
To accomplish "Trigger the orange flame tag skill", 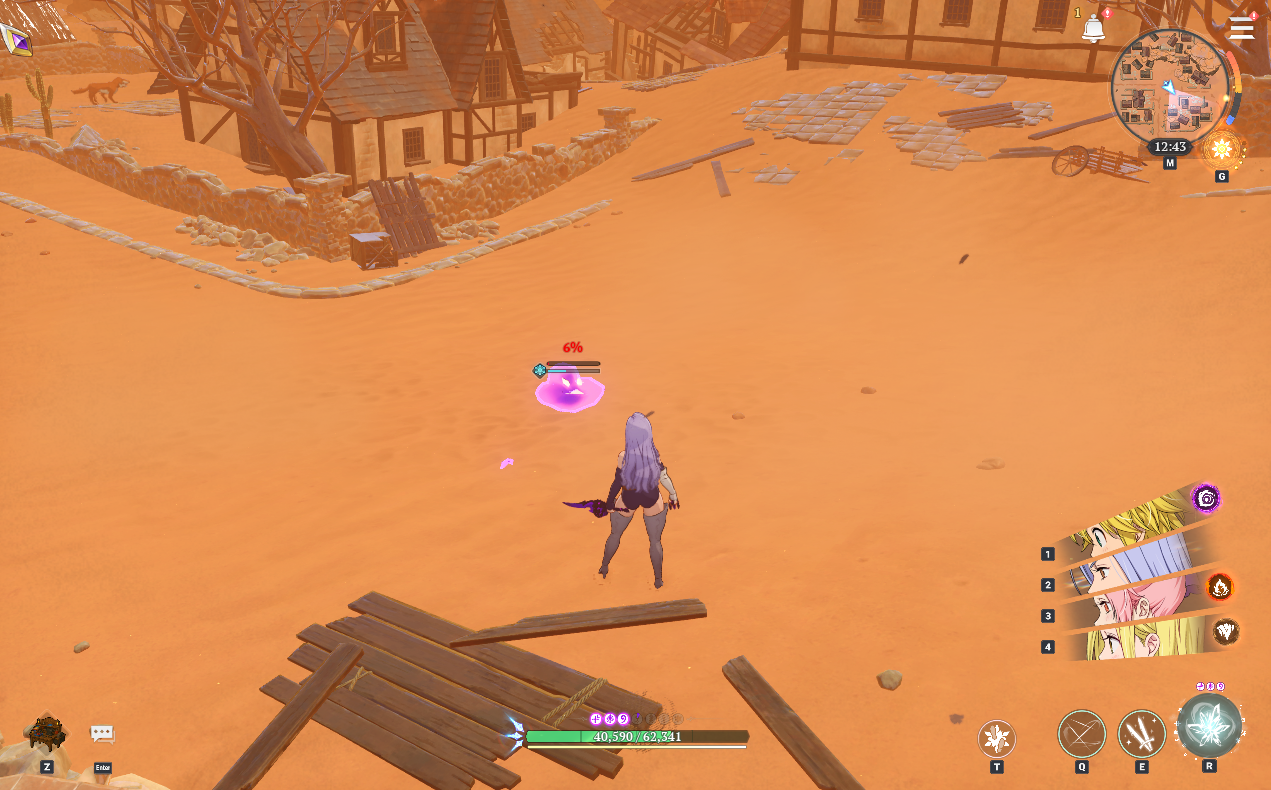I will [1219, 587].
